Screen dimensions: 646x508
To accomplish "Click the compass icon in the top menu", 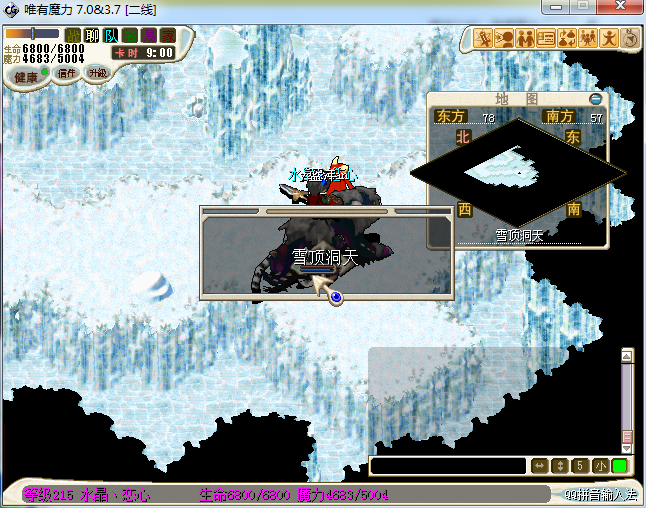I will (x=630, y=39).
